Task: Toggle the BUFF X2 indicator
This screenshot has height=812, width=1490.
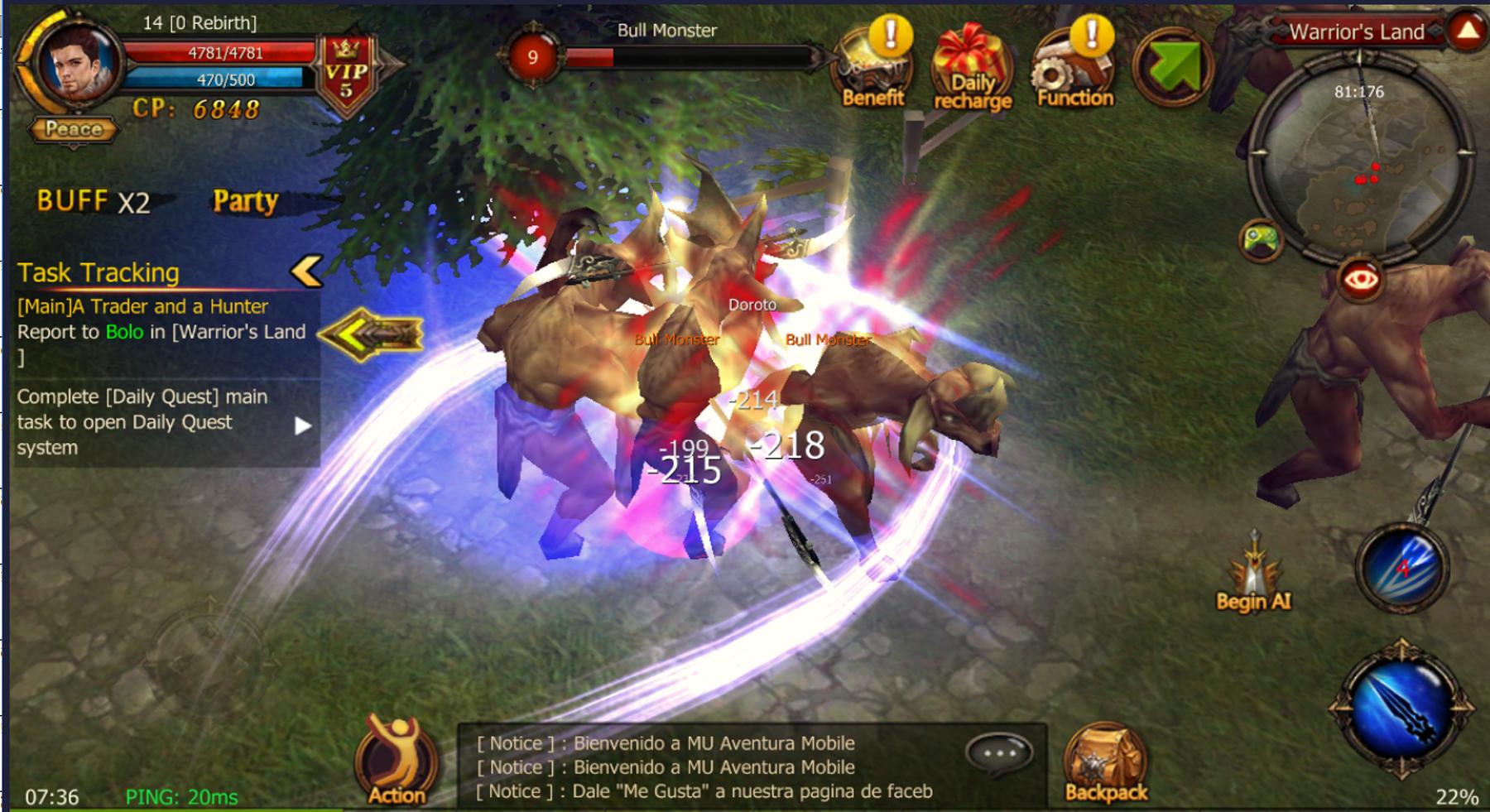Action: [x=91, y=199]
